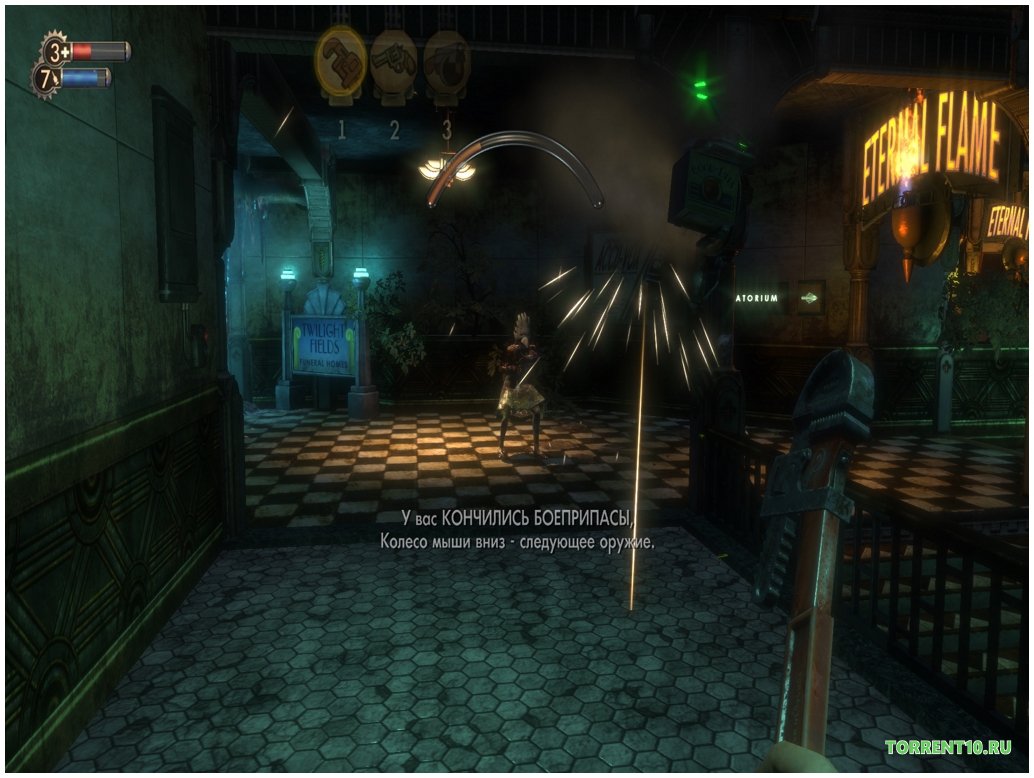The height and width of the screenshot is (778, 1034).
Task: Choose the machine gun weapon icon
Action: point(446,64)
